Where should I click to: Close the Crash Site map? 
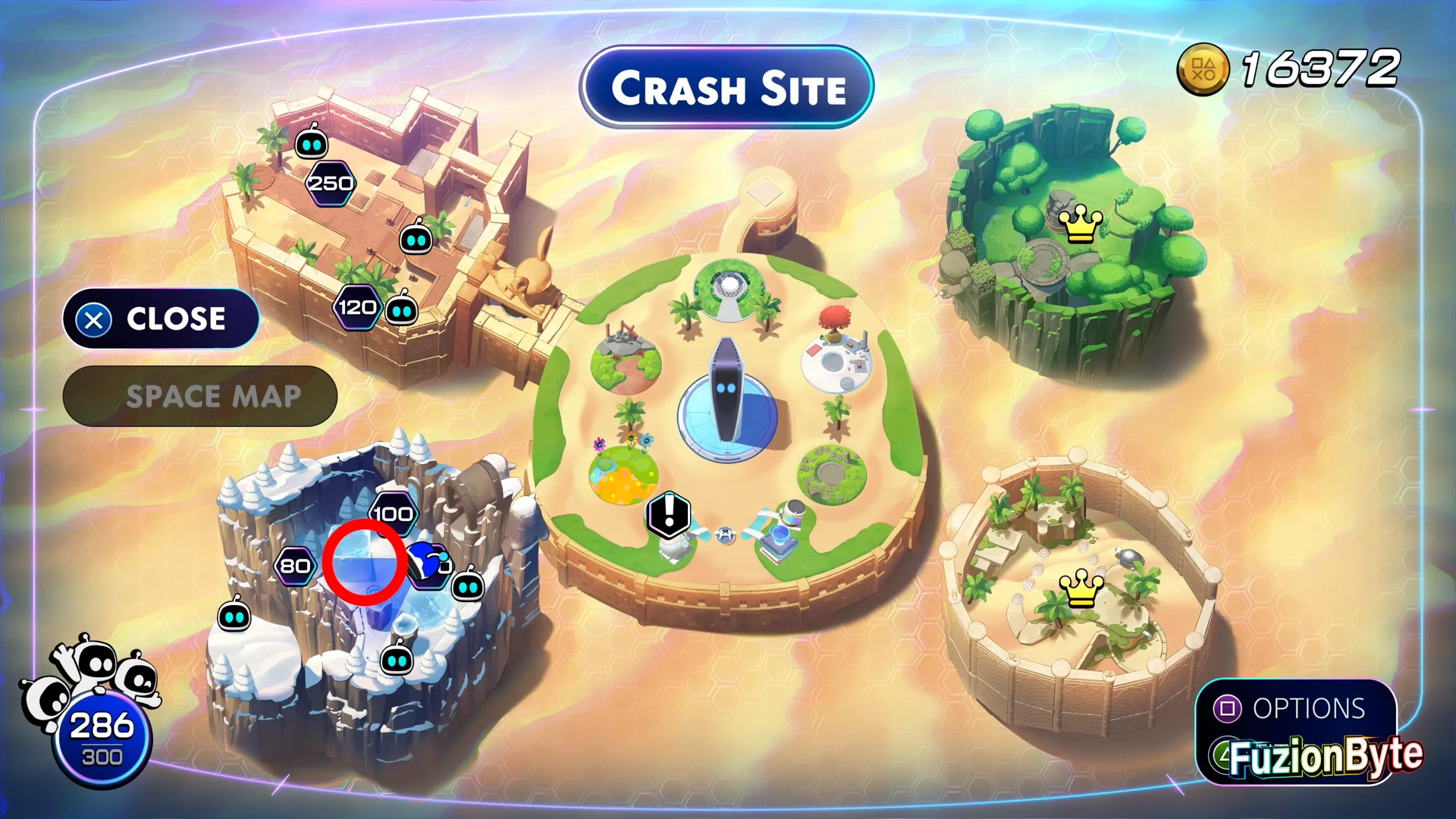pyautogui.click(x=161, y=319)
